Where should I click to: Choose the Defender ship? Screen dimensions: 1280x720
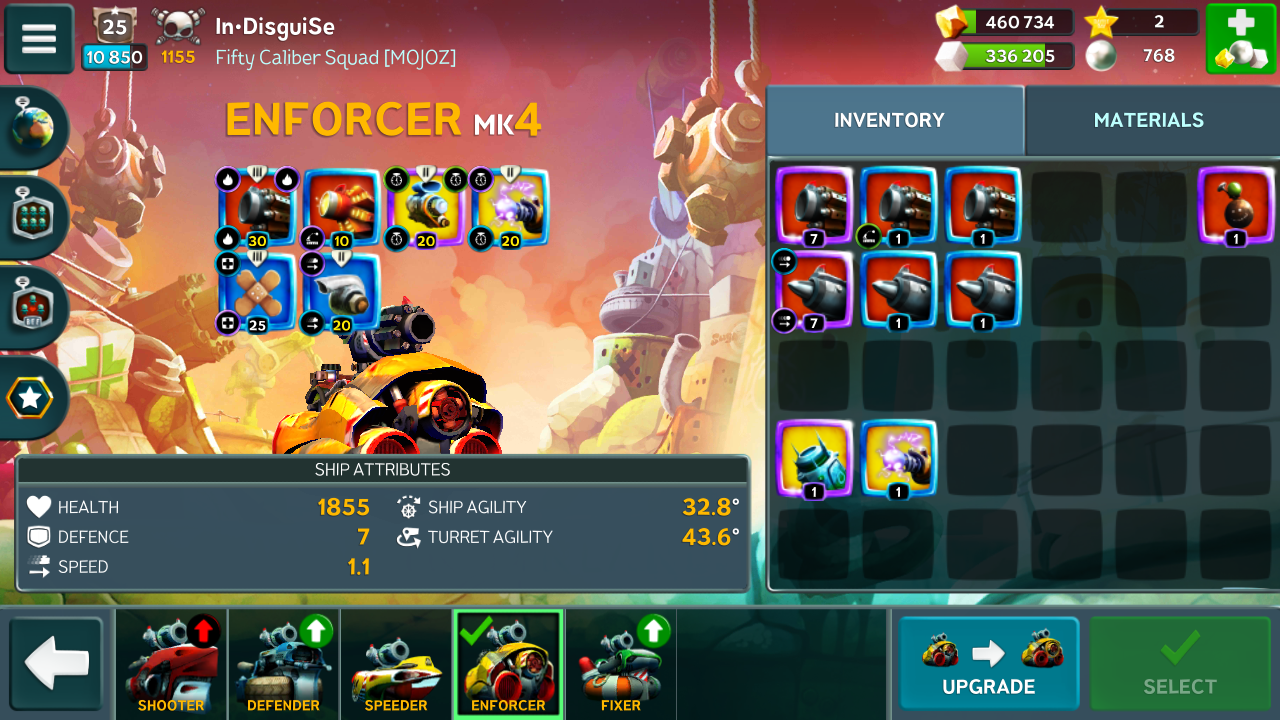(283, 664)
